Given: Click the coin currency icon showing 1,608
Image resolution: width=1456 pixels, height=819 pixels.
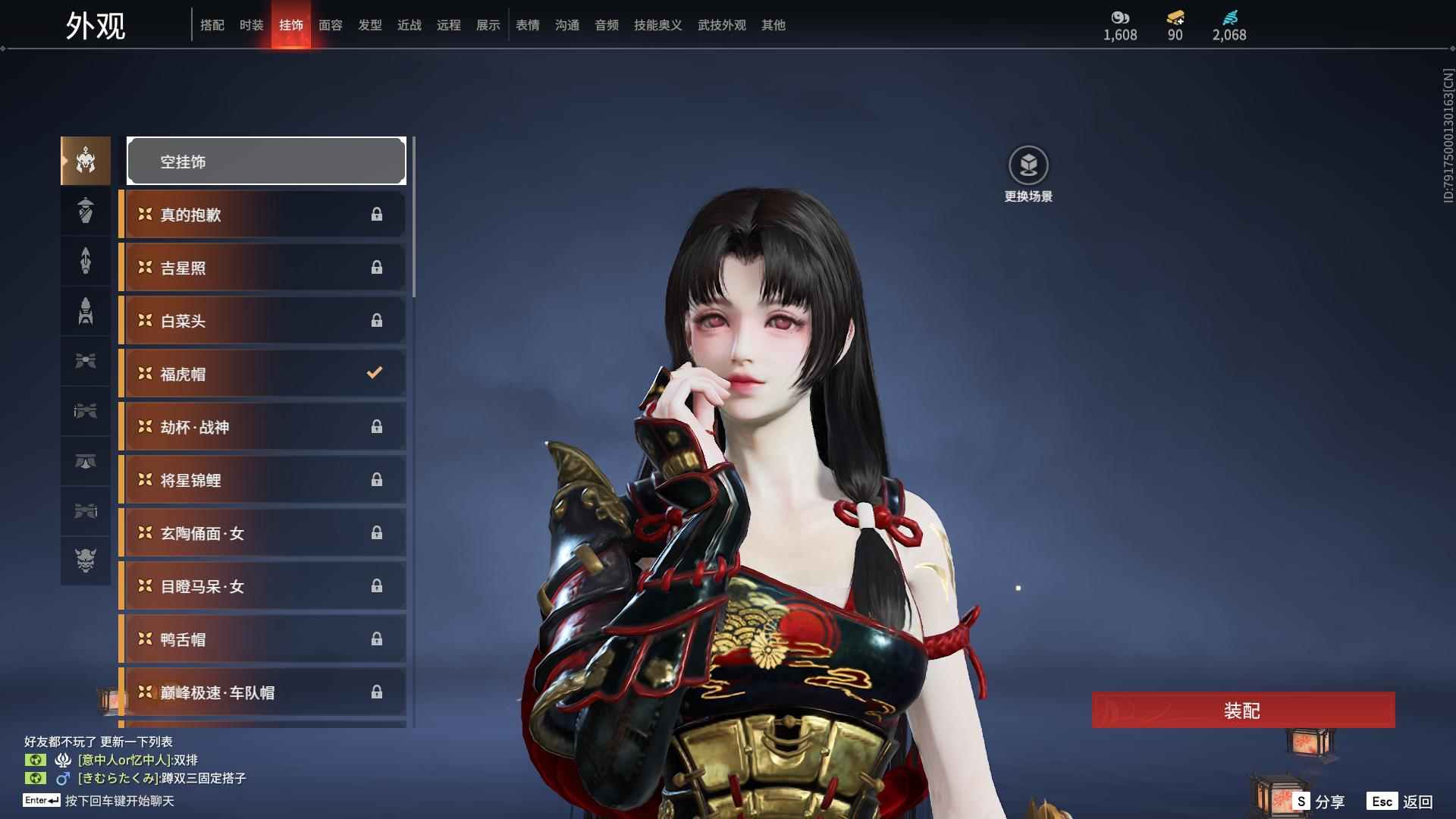Looking at the screenshot, I should [1119, 17].
